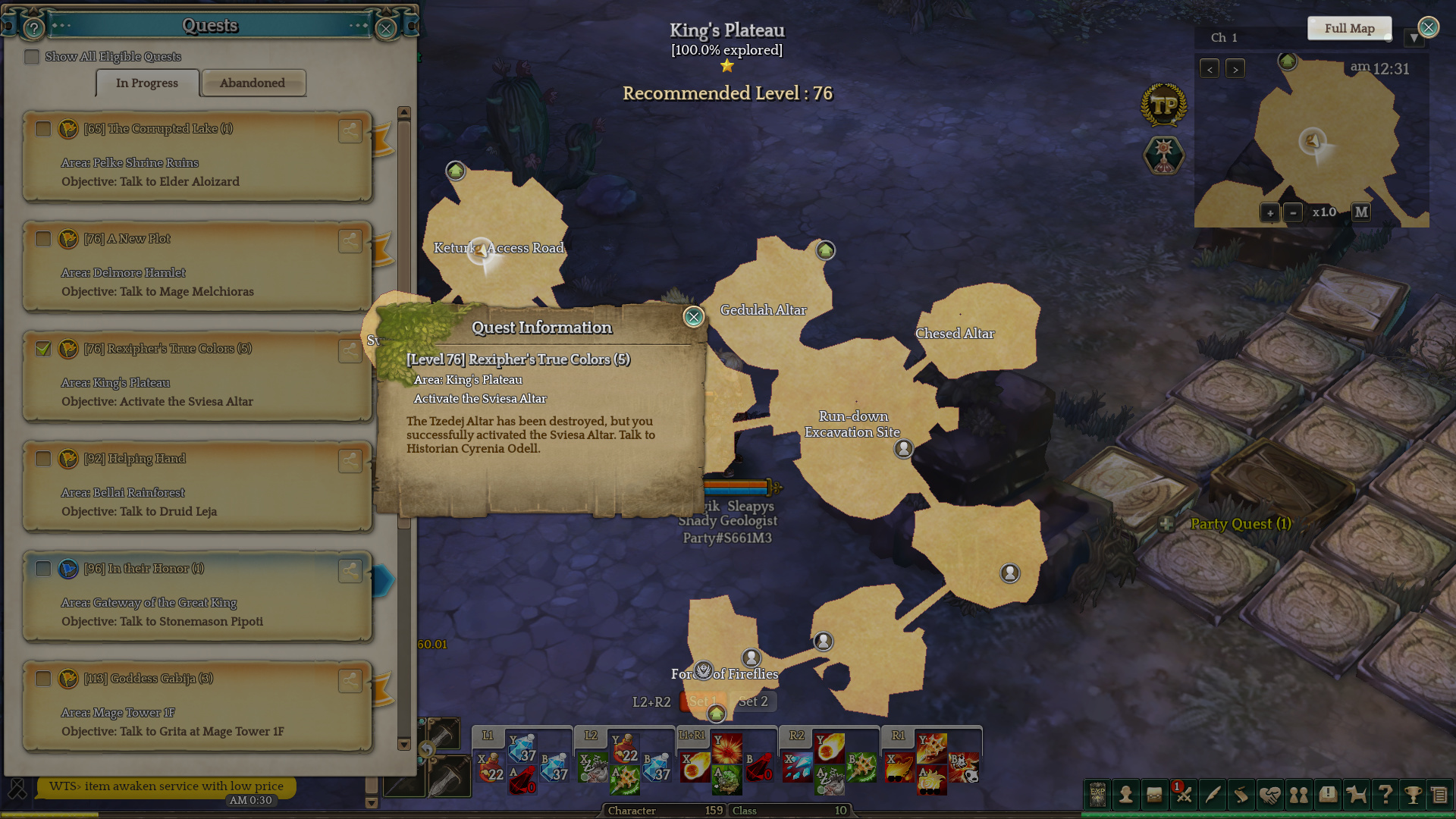Viewport: 1456px width, 819px height.
Task: Zoom in the minimap with plus button
Action: tap(1270, 213)
